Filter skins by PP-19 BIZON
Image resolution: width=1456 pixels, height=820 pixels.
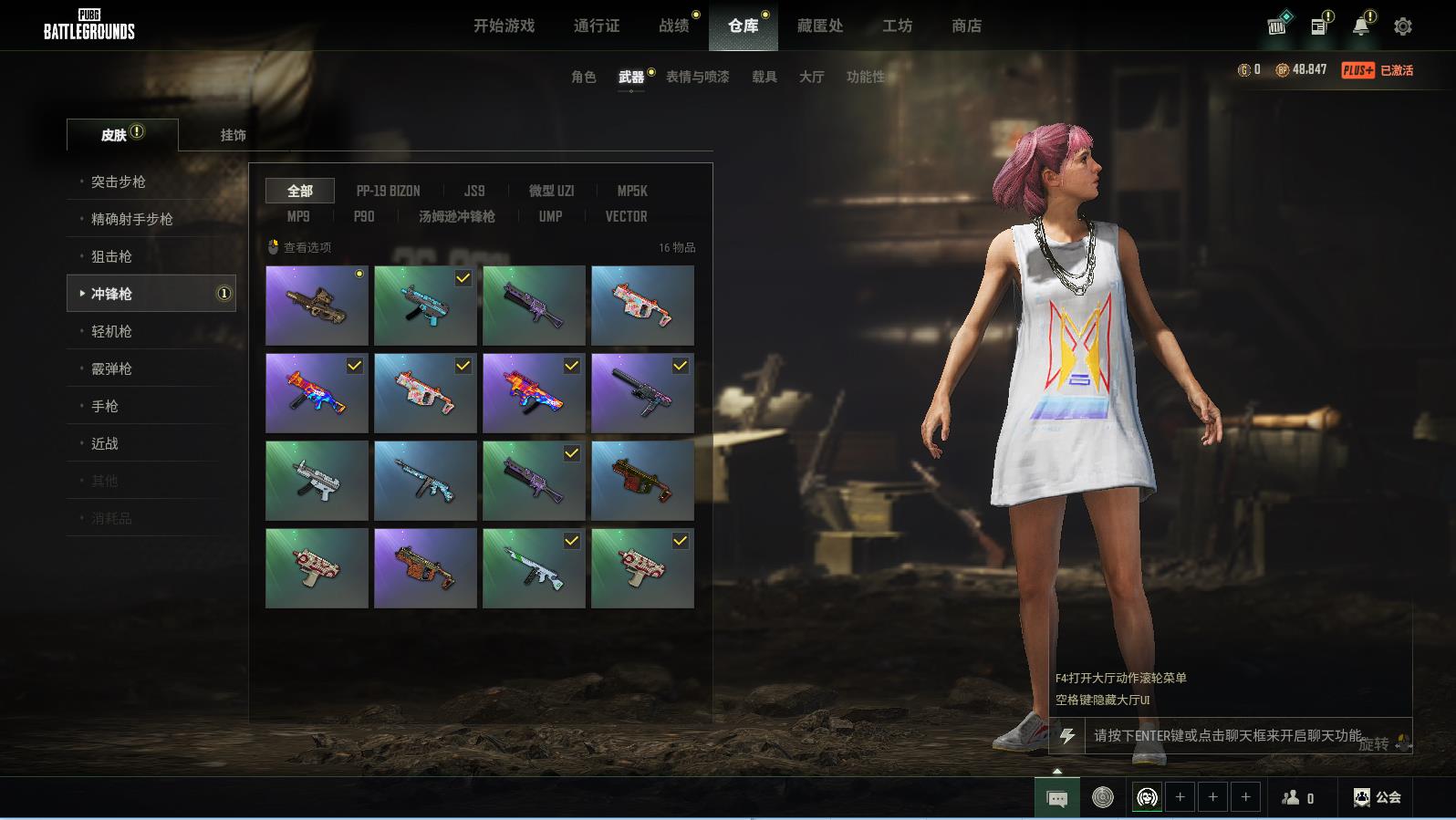pos(388,191)
